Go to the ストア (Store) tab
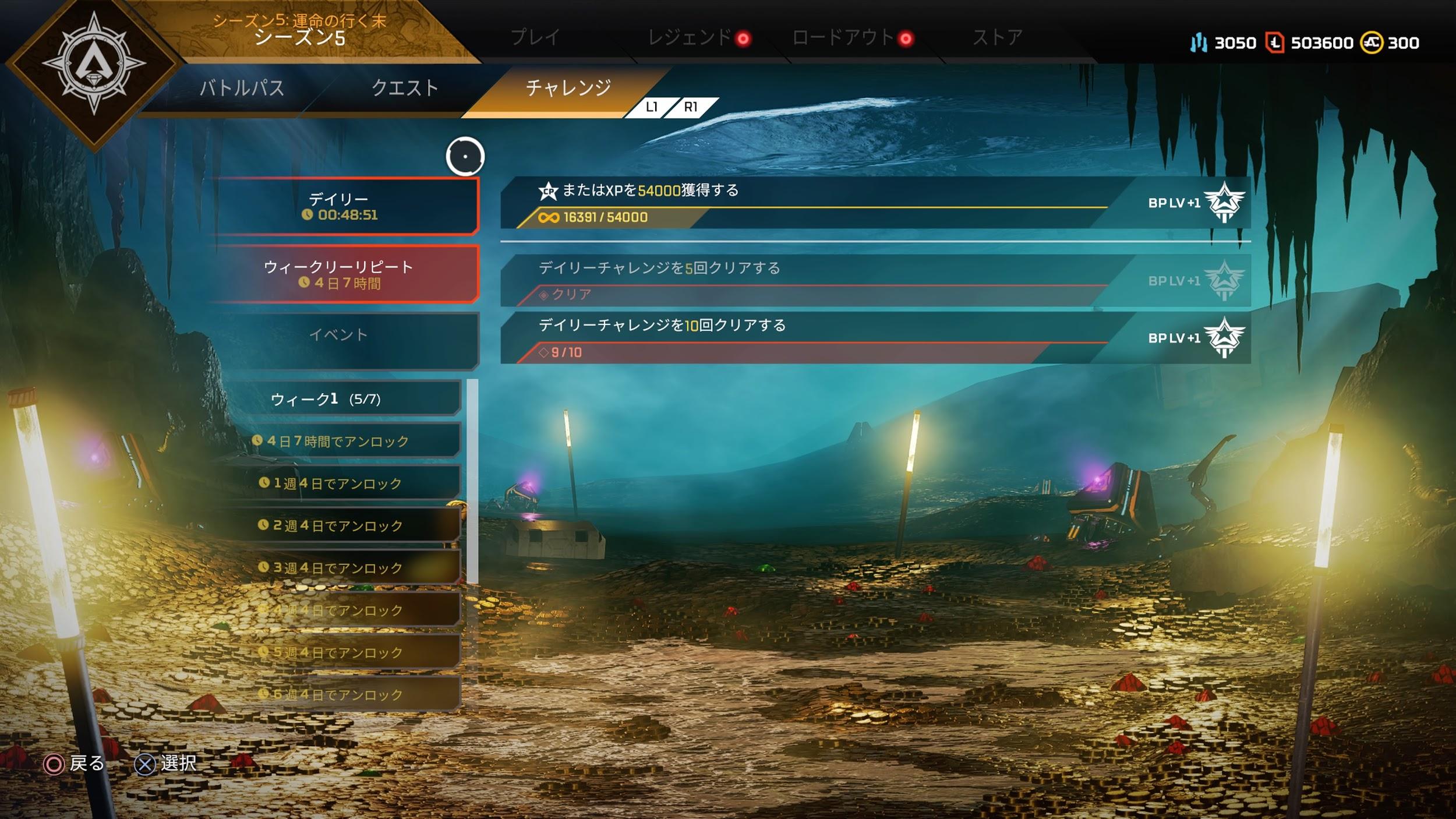The height and width of the screenshot is (819, 1456). point(998,38)
